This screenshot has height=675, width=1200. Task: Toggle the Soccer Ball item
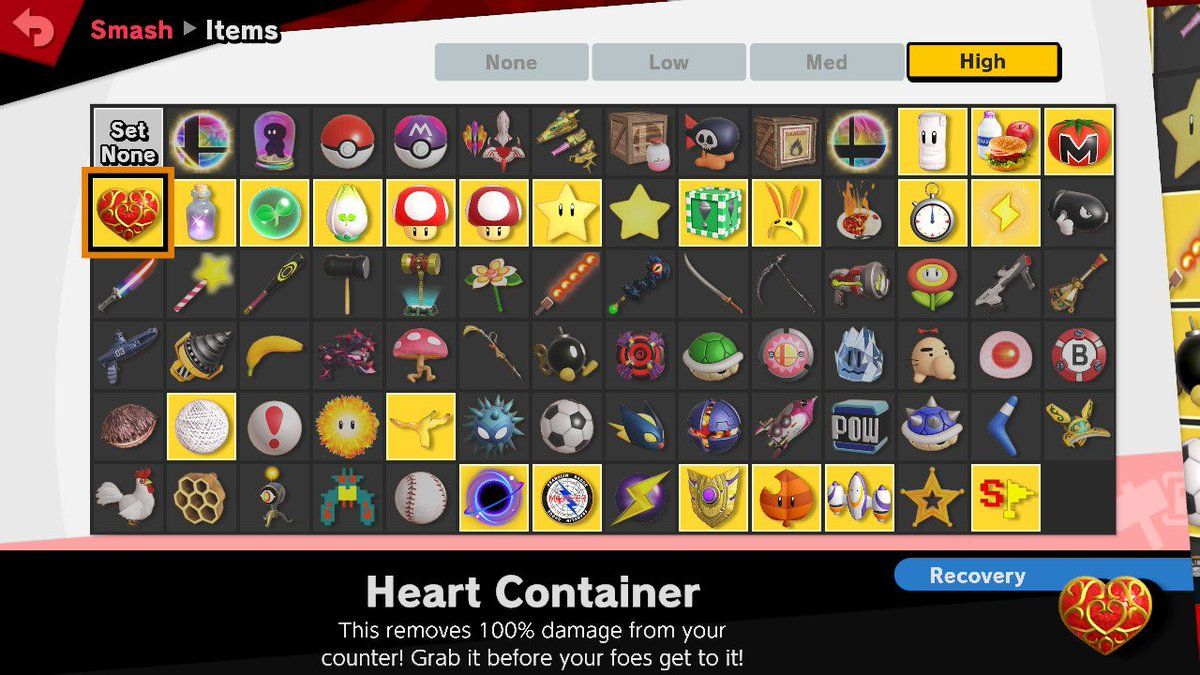coord(567,427)
